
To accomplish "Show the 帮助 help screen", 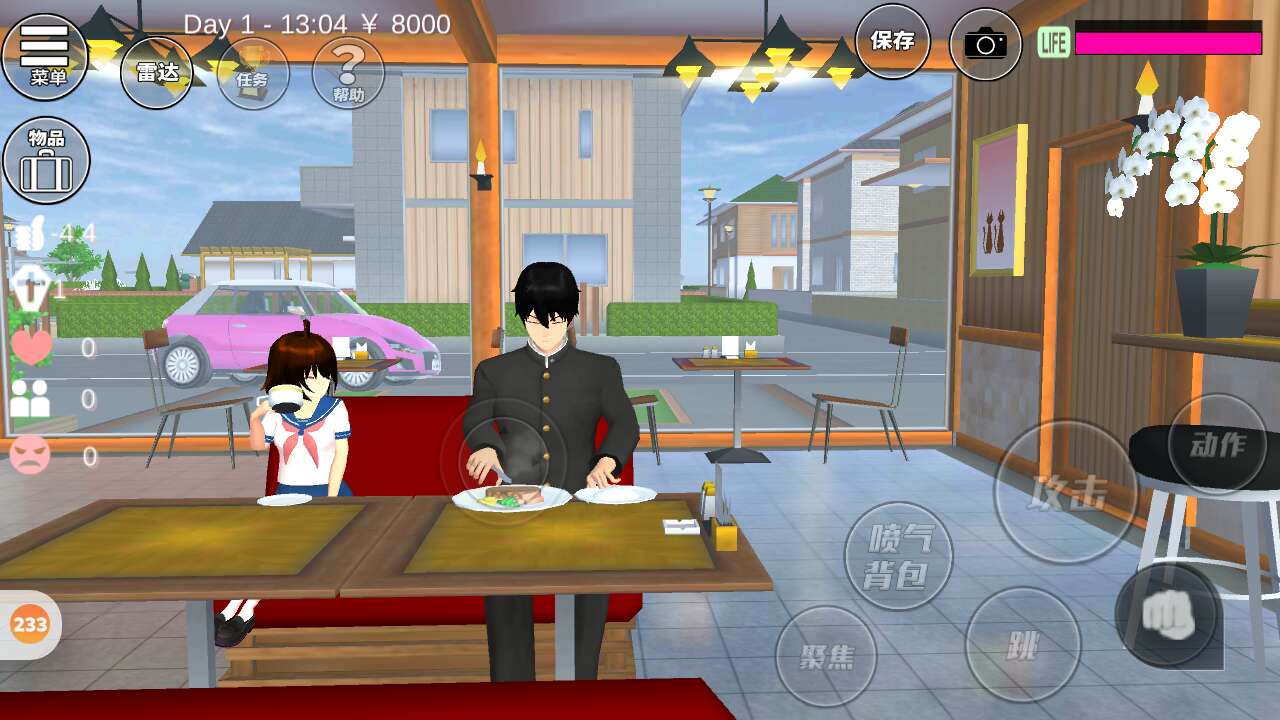I will [x=348, y=73].
